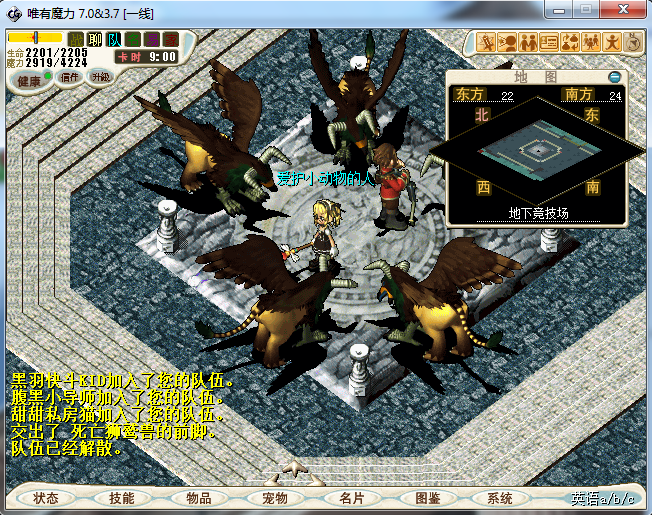Click the 健康 health button
This screenshot has height=515, width=652.
[30, 81]
